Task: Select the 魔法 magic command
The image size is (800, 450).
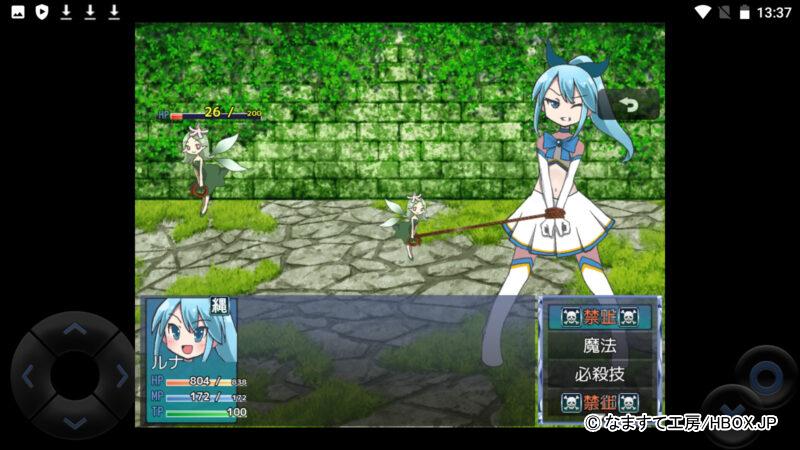Action: [x=600, y=346]
